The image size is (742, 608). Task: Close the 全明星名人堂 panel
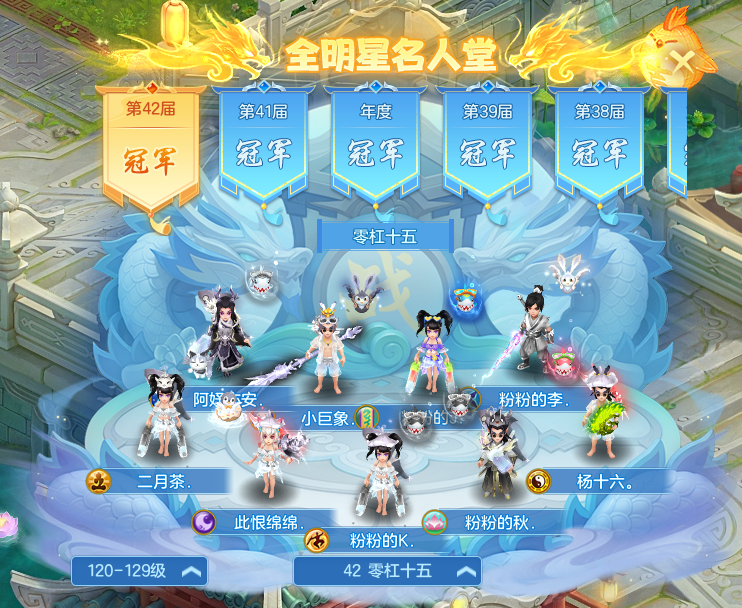coord(684,60)
